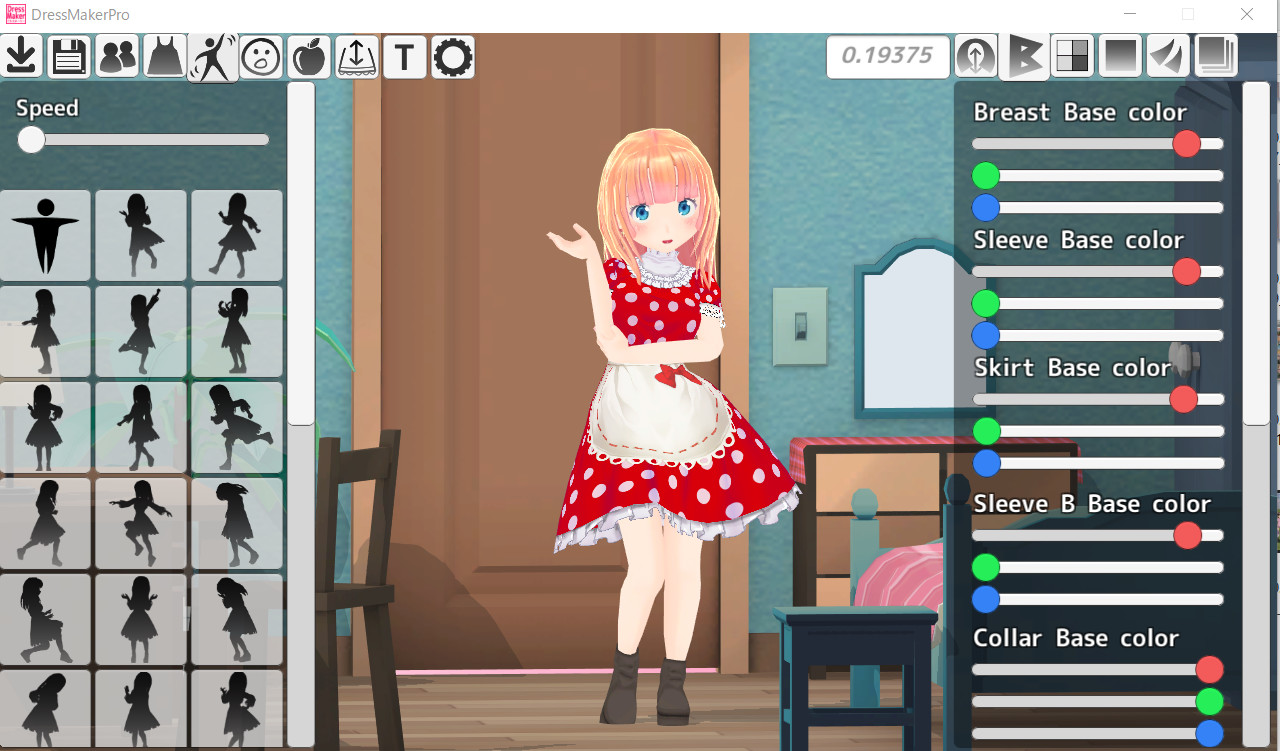This screenshot has height=751, width=1280.
Task: Open the character selection icon
Action: (116, 57)
